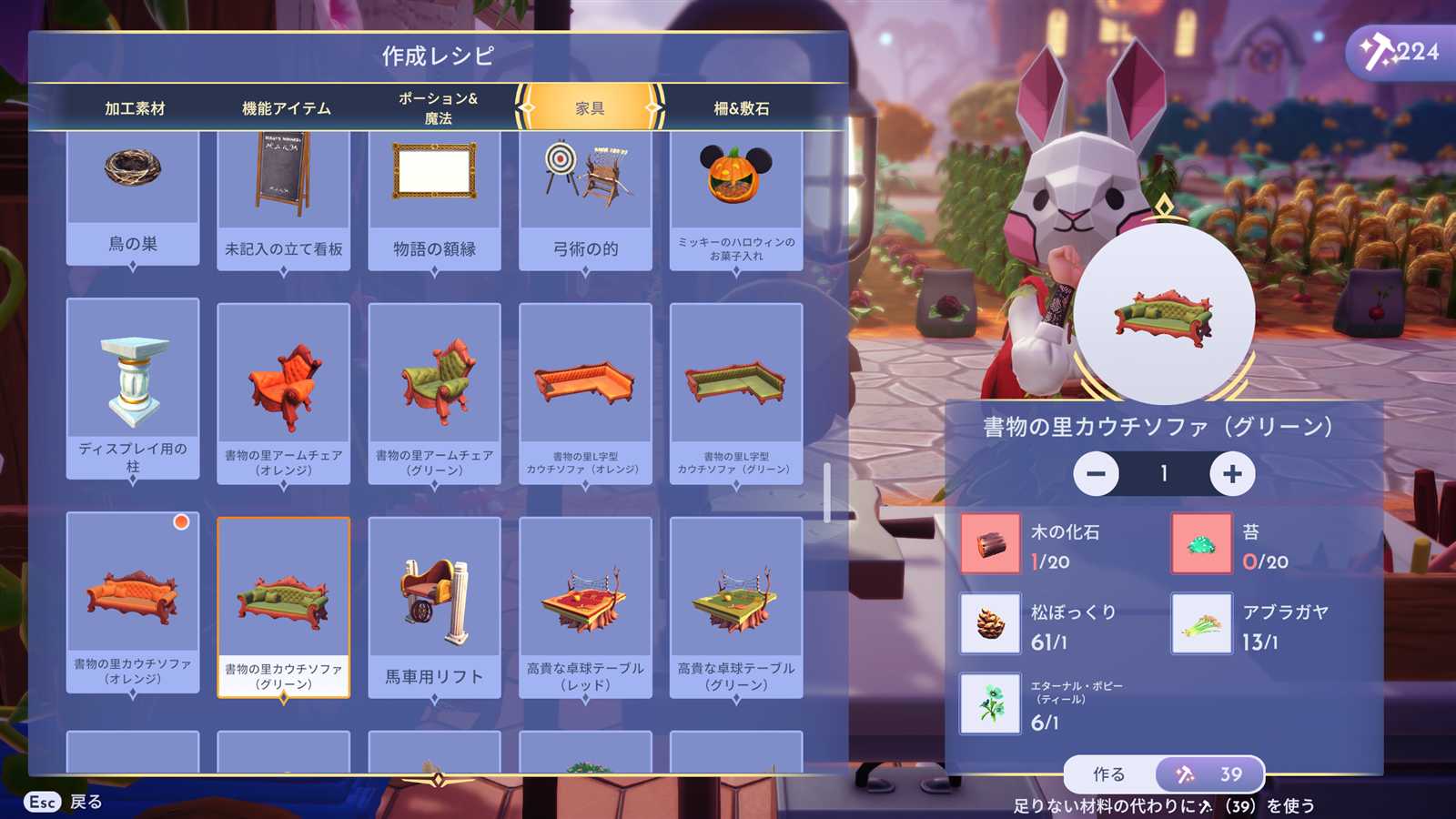Open the 機能アイテム tab
This screenshot has height=819, width=1456.
click(x=286, y=108)
